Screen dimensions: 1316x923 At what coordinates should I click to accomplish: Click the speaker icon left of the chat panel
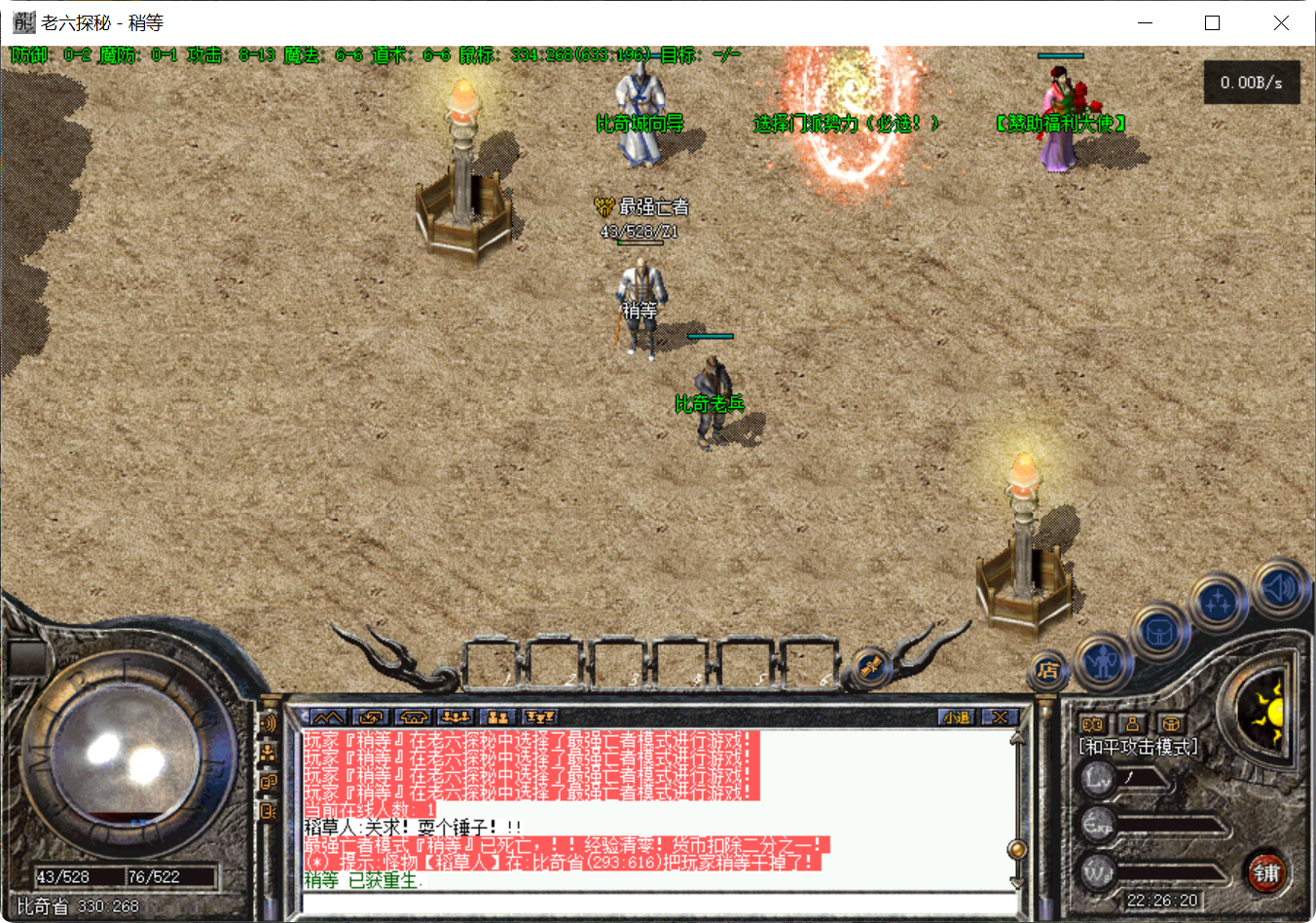click(x=269, y=723)
